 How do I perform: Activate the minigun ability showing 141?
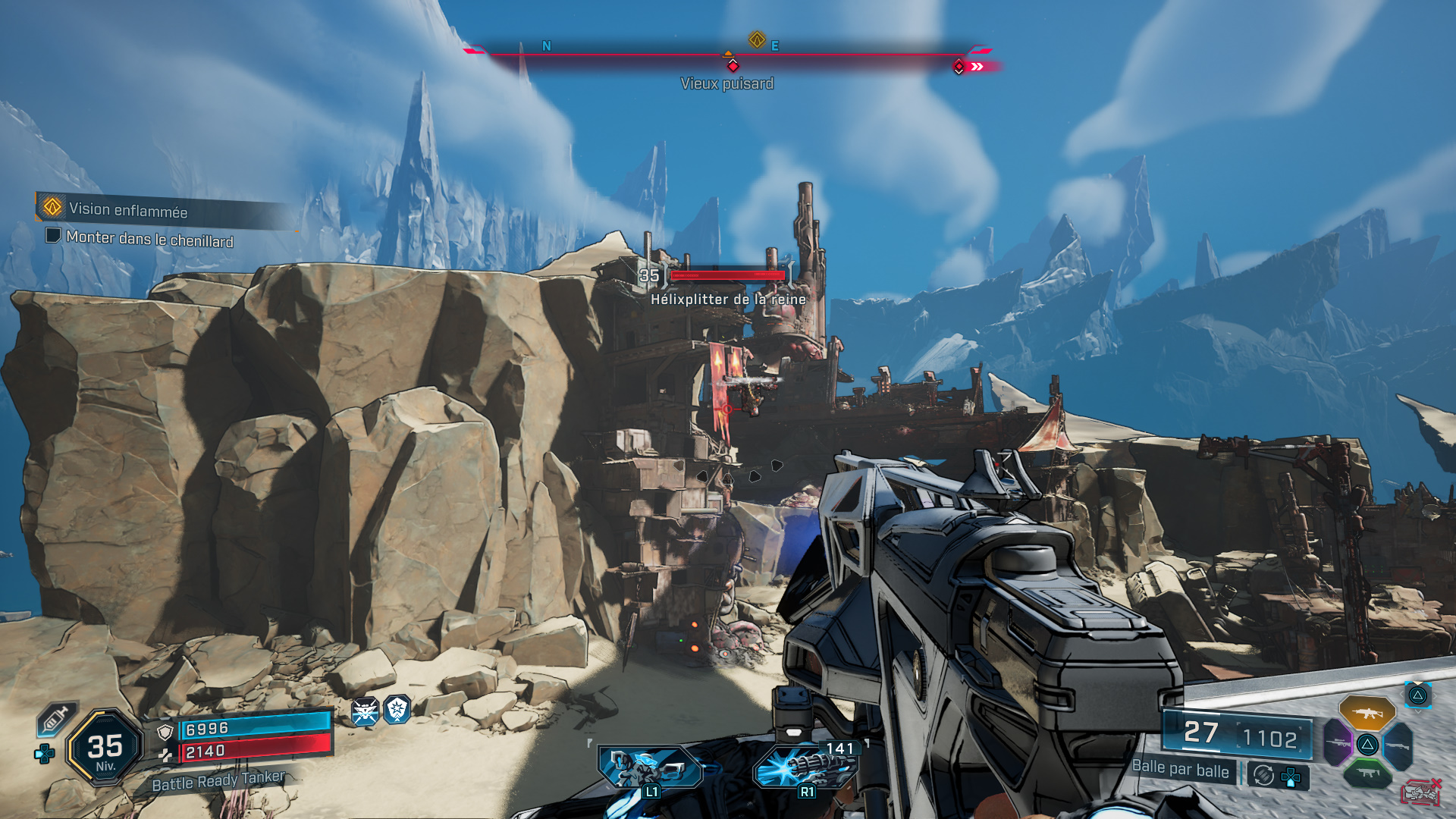pyautogui.click(x=805, y=767)
